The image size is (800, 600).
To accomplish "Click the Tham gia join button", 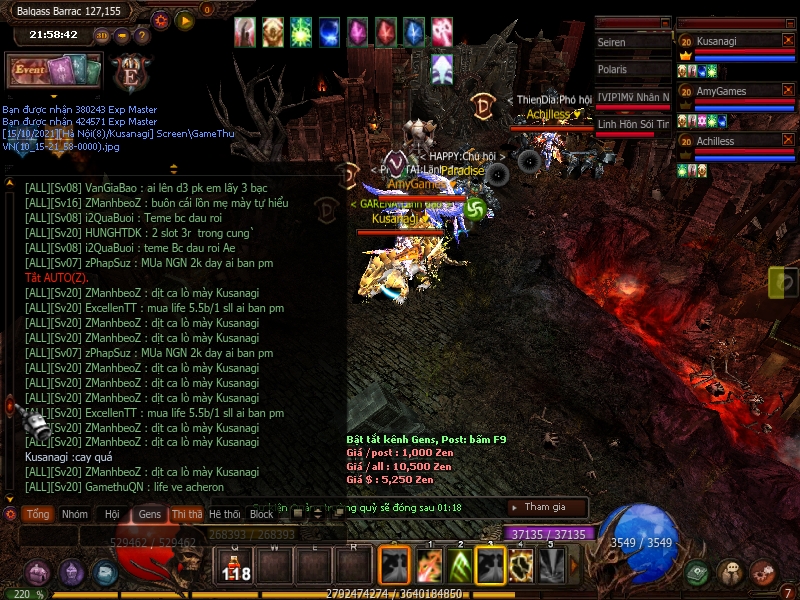I will 545,507.
